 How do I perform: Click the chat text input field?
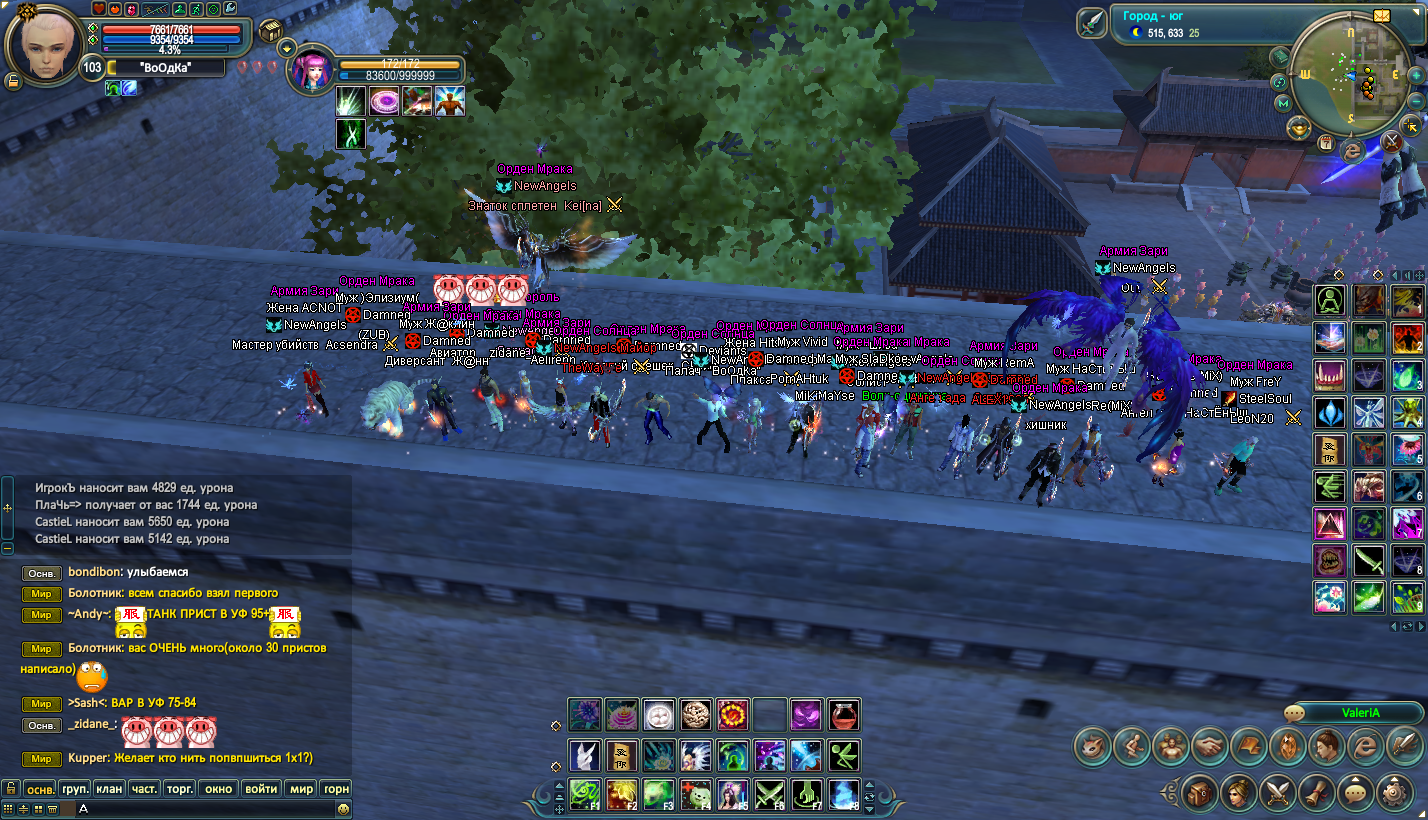tap(200, 807)
